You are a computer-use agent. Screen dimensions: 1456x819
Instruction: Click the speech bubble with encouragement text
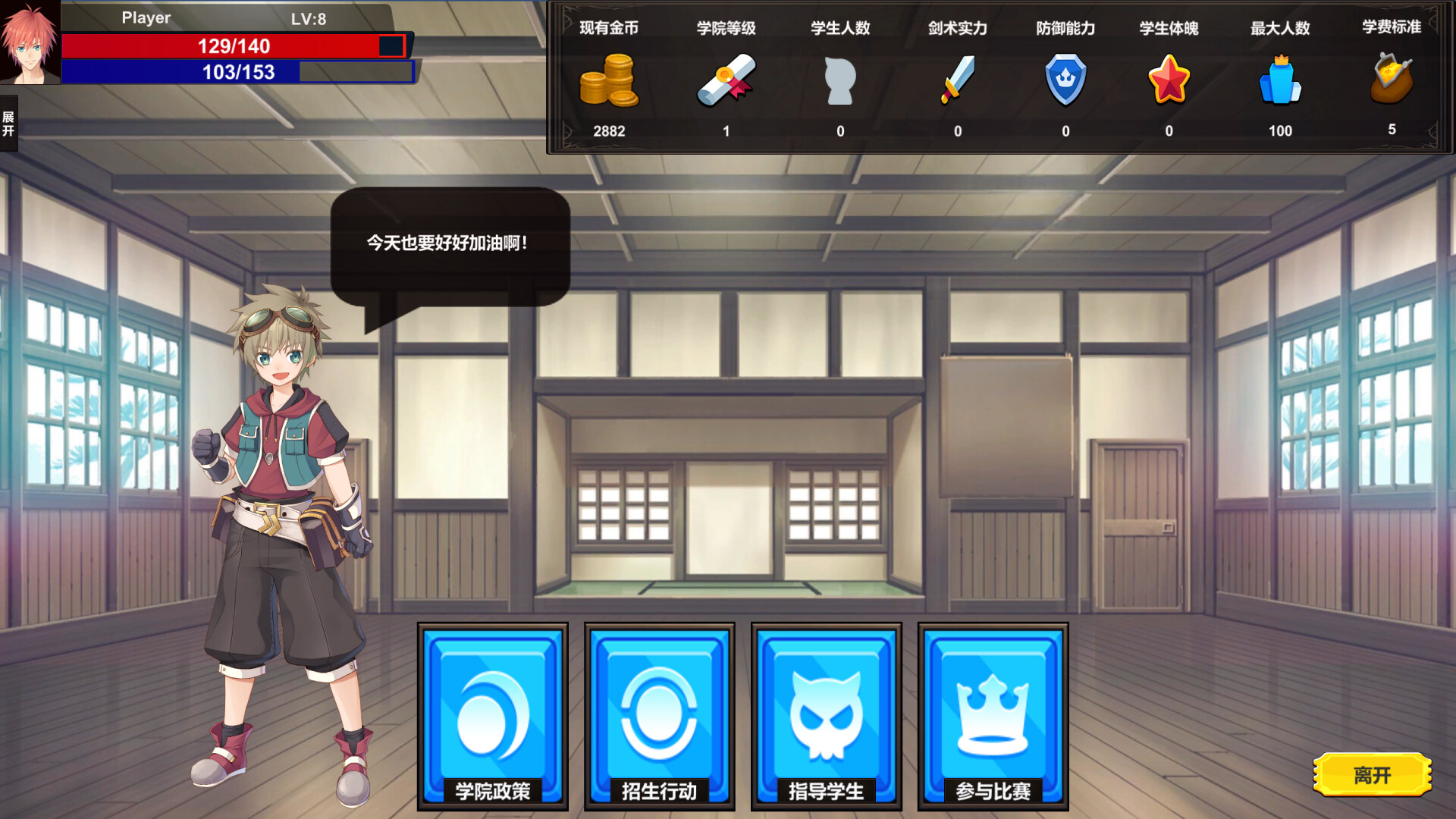[x=447, y=243]
